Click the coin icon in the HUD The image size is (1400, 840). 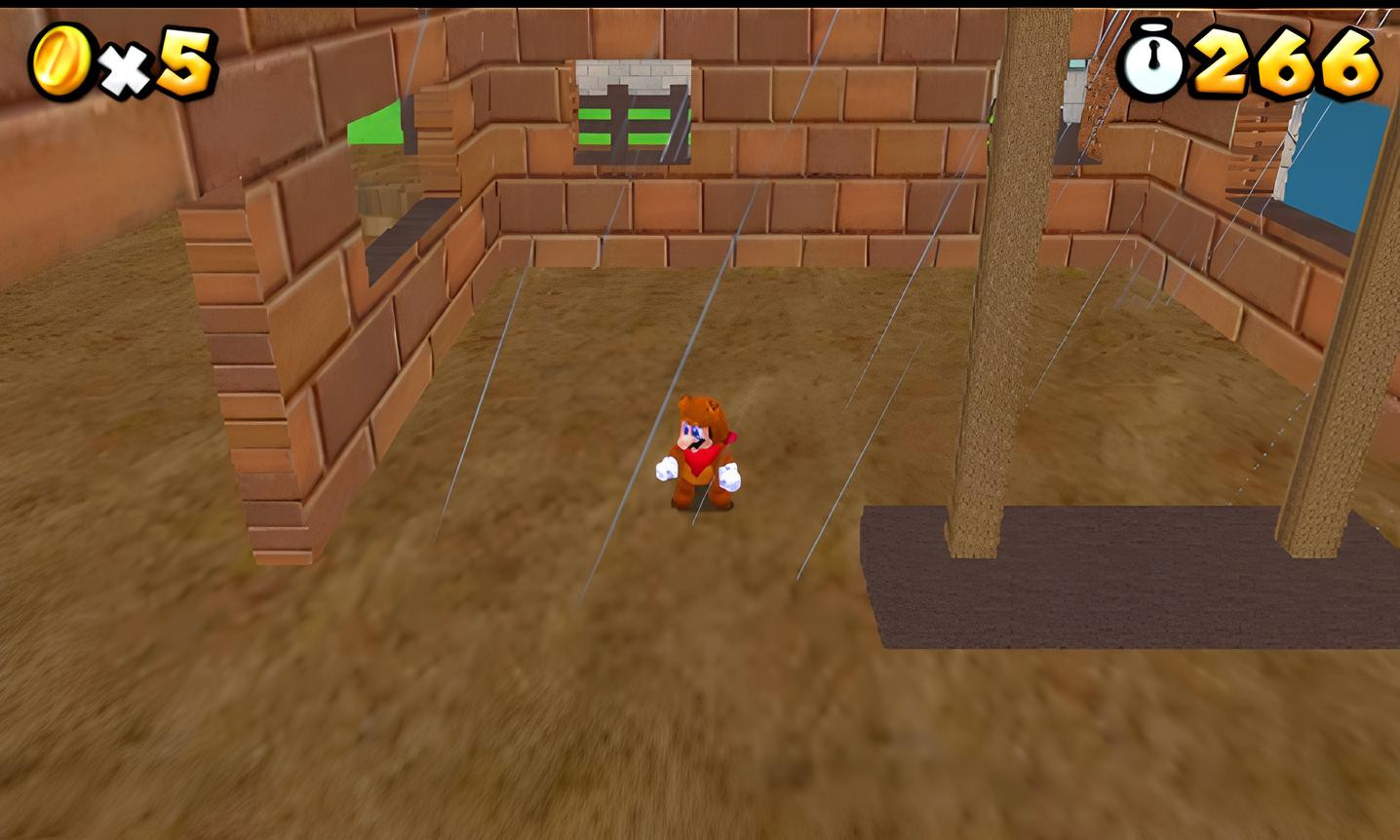pyautogui.click(x=60, y=60)
